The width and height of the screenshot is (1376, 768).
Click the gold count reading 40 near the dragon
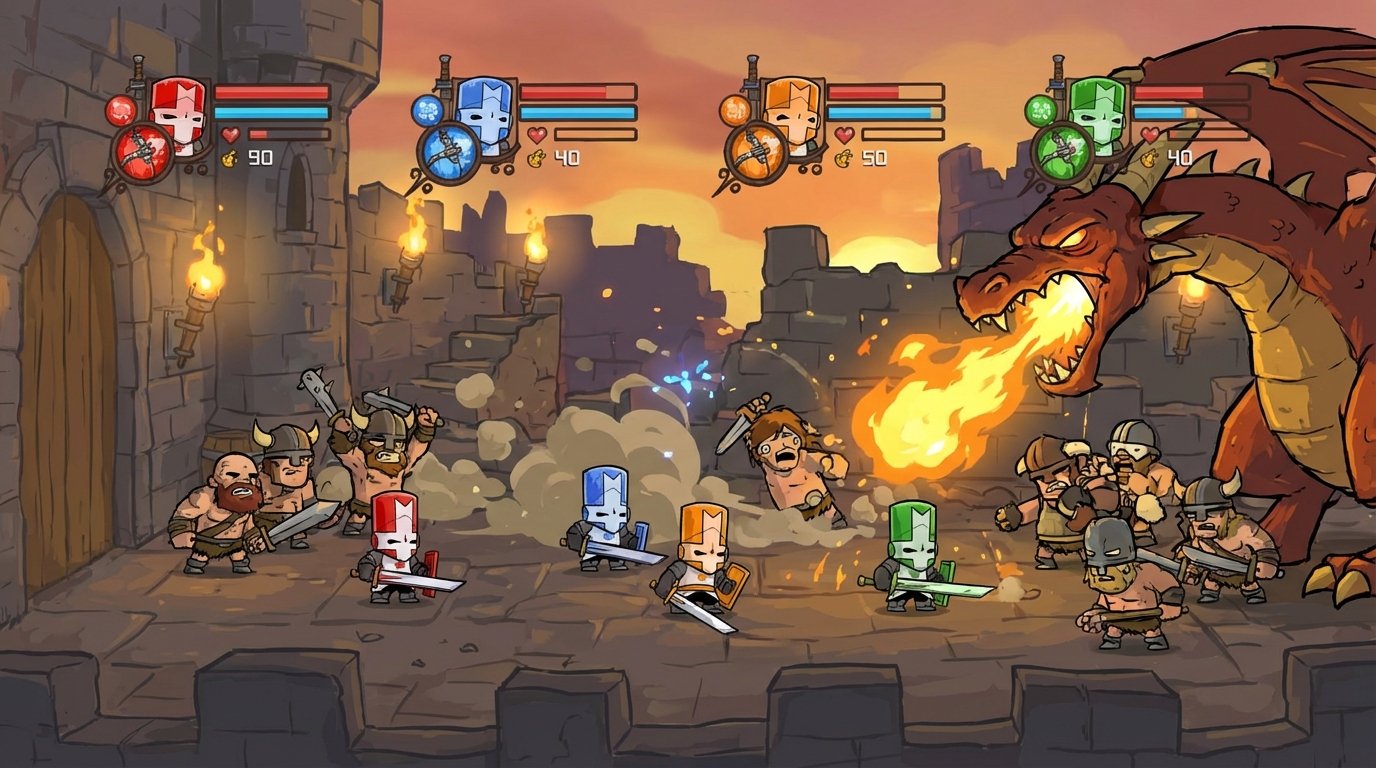click(1180, 156)
